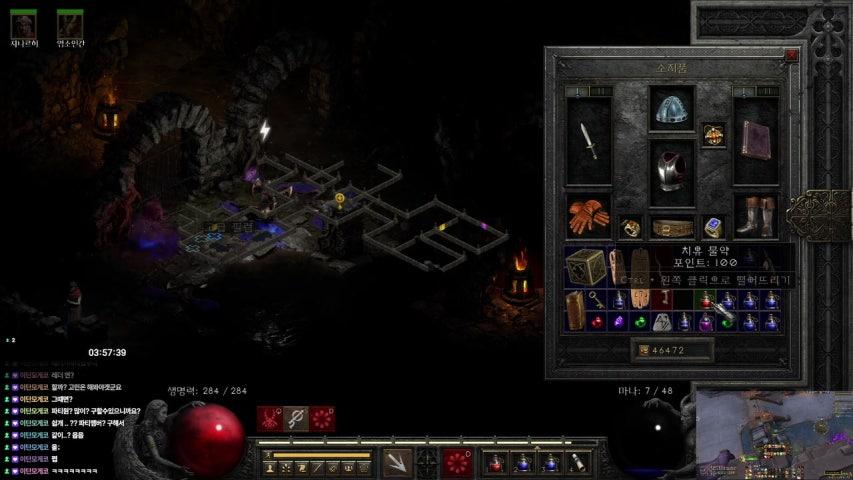
Task: Close the inventory panel
Action: pyautogui.click(x=791, y=56)
